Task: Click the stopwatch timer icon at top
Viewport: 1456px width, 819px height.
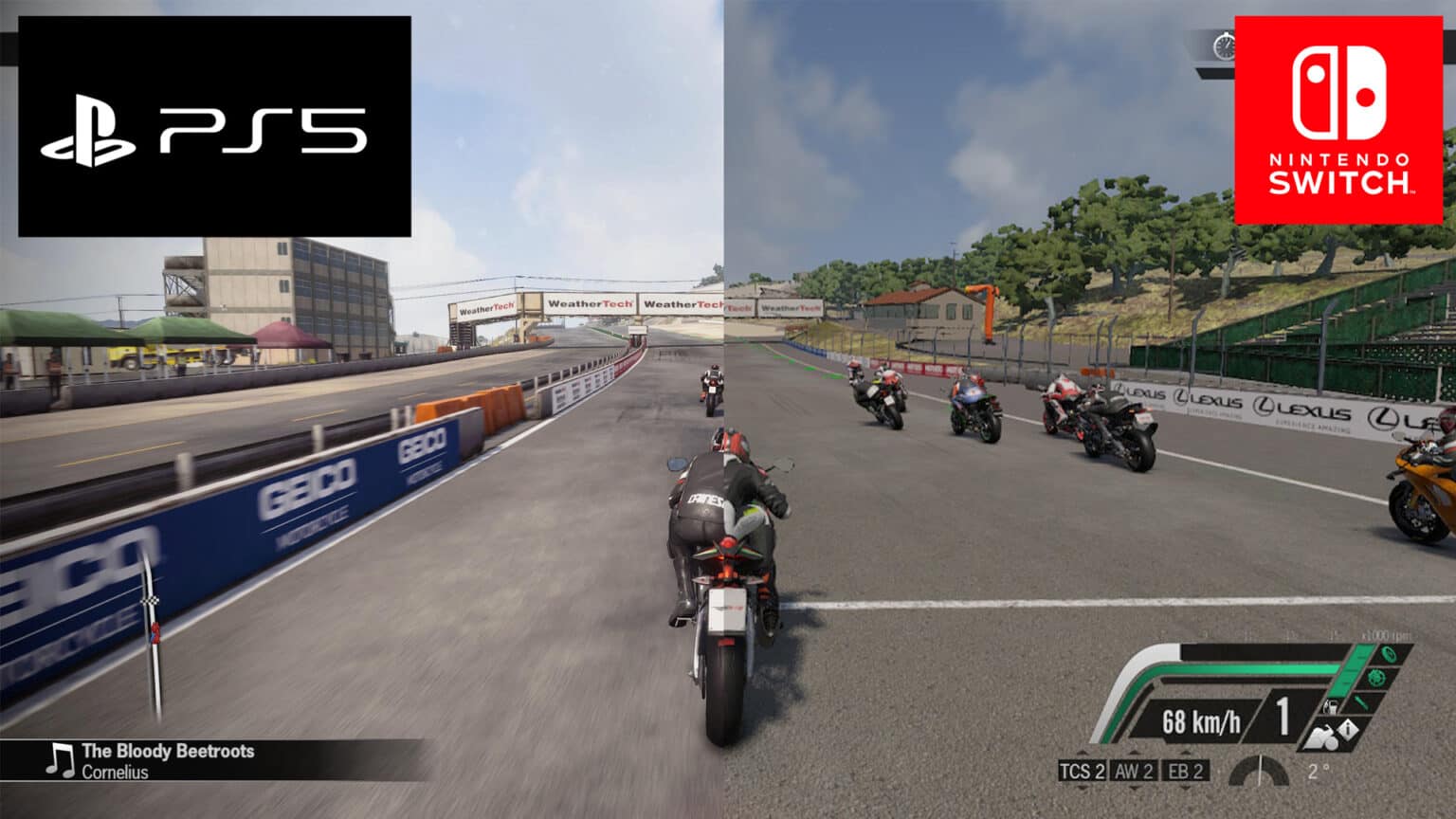Action: pos(1227,44)
